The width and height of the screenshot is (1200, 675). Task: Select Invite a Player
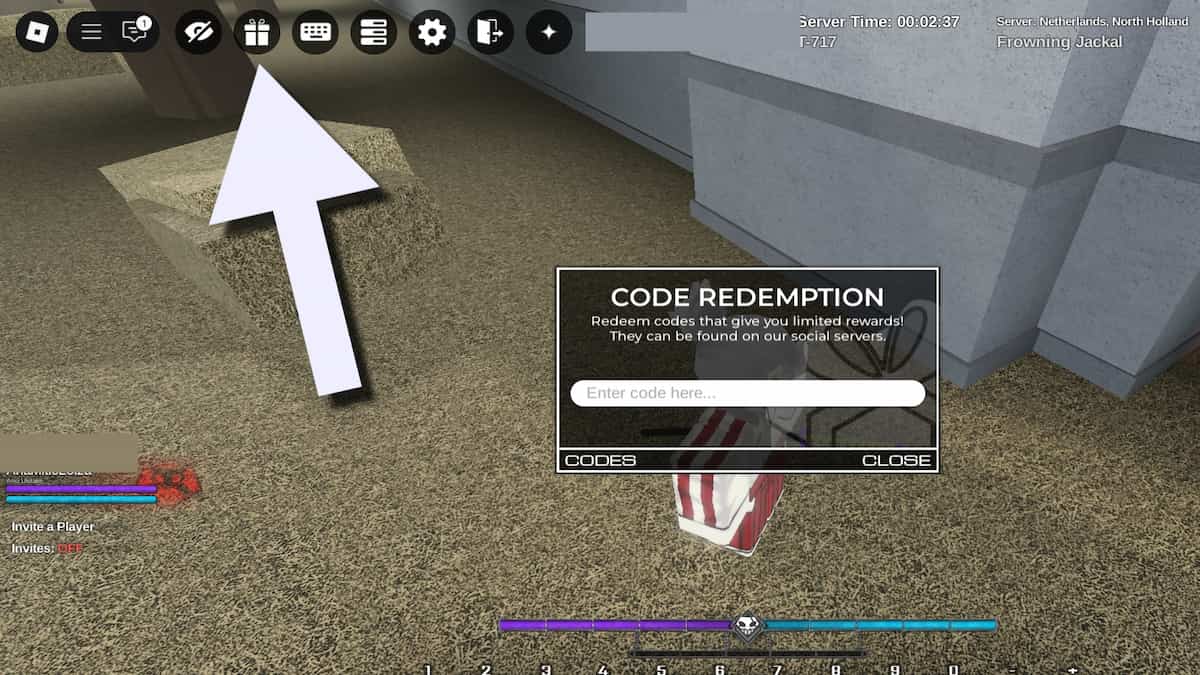pyautogui.click(x=53, y=527)
